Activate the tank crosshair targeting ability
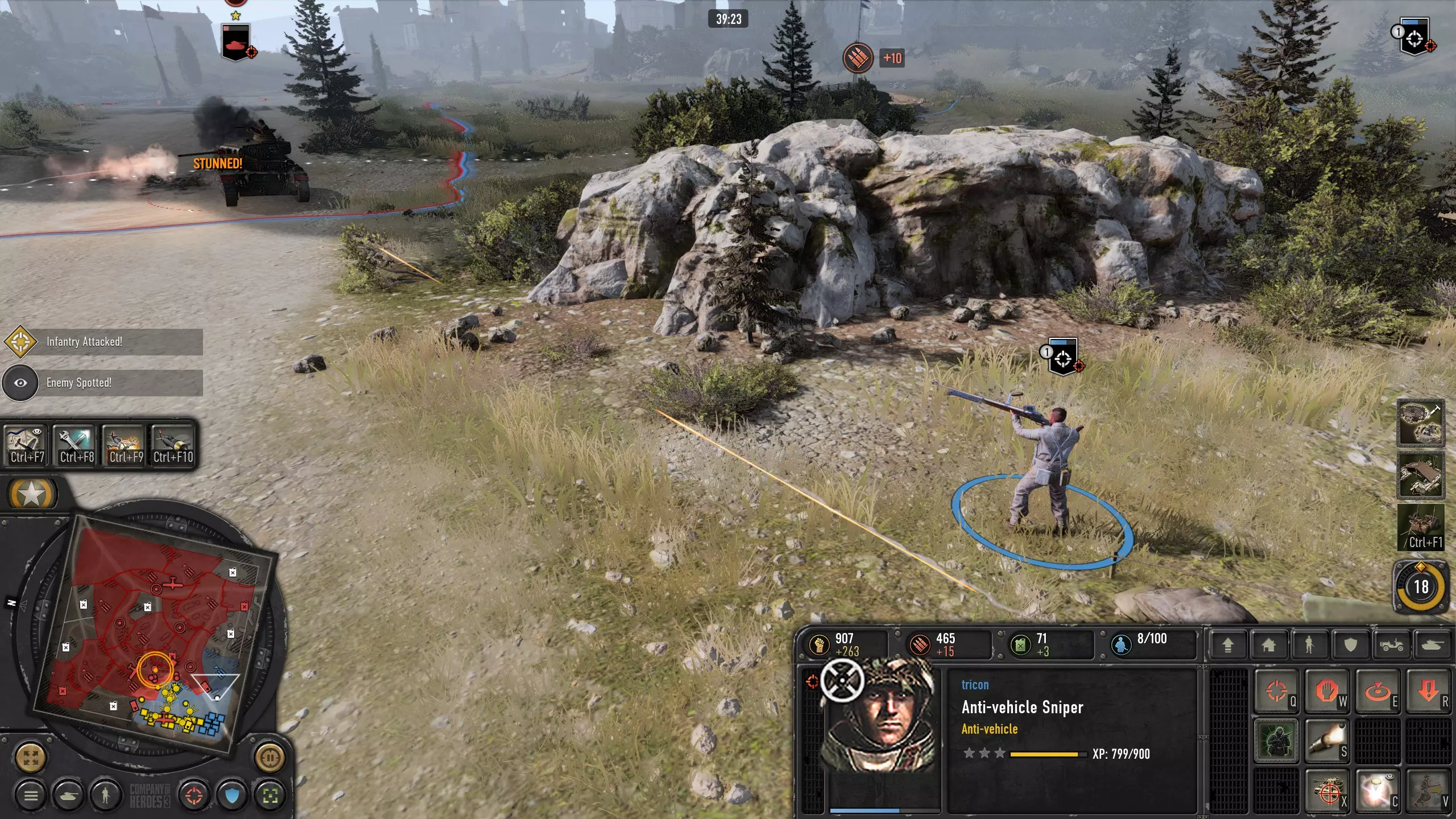 [x=1326, y=792]
